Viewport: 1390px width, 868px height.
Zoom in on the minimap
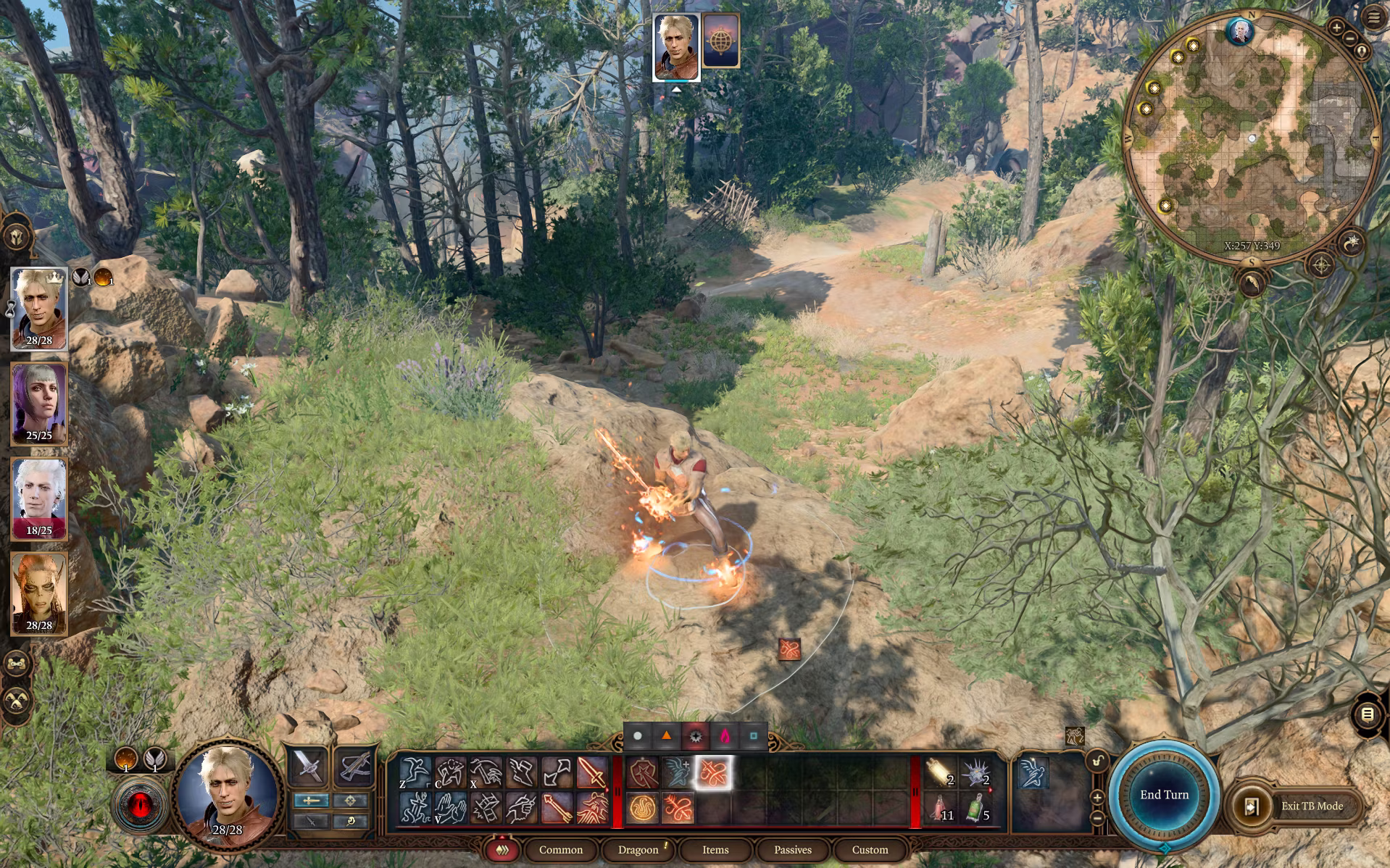(1336, 28)
